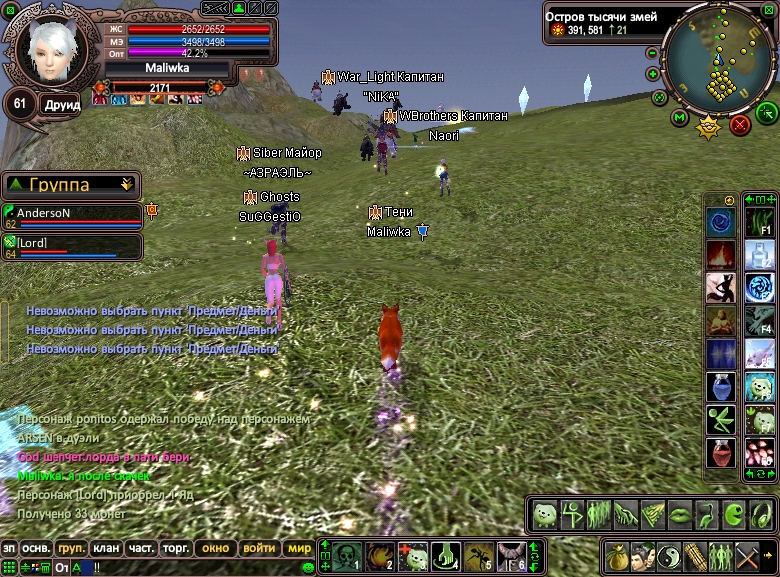Use the red potion flask in the side bar
Viewport: 780px width, 577px height.
click(x=720, y=452)
